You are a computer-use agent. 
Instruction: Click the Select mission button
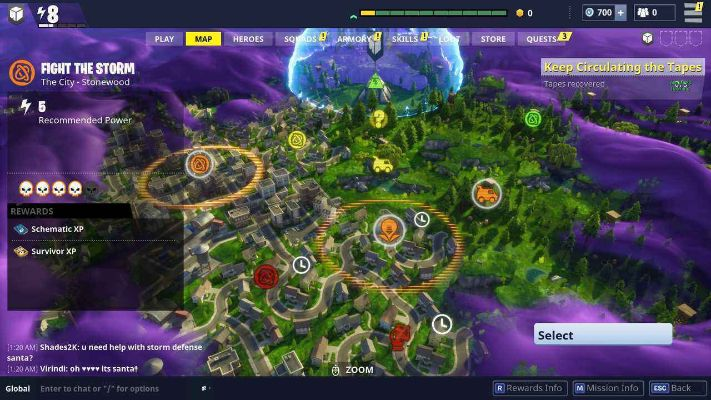tap(602, 335)
